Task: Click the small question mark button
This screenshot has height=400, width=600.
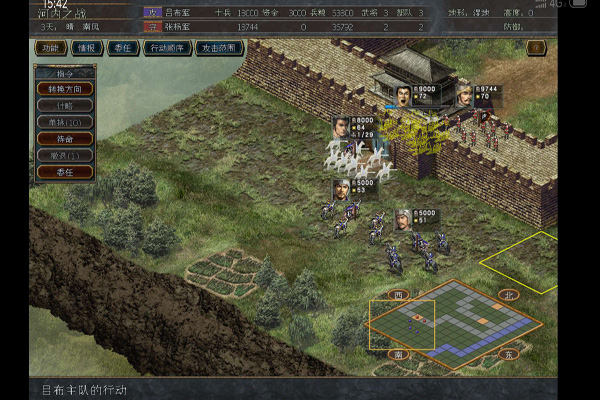Action: click(x=536, y=48)
